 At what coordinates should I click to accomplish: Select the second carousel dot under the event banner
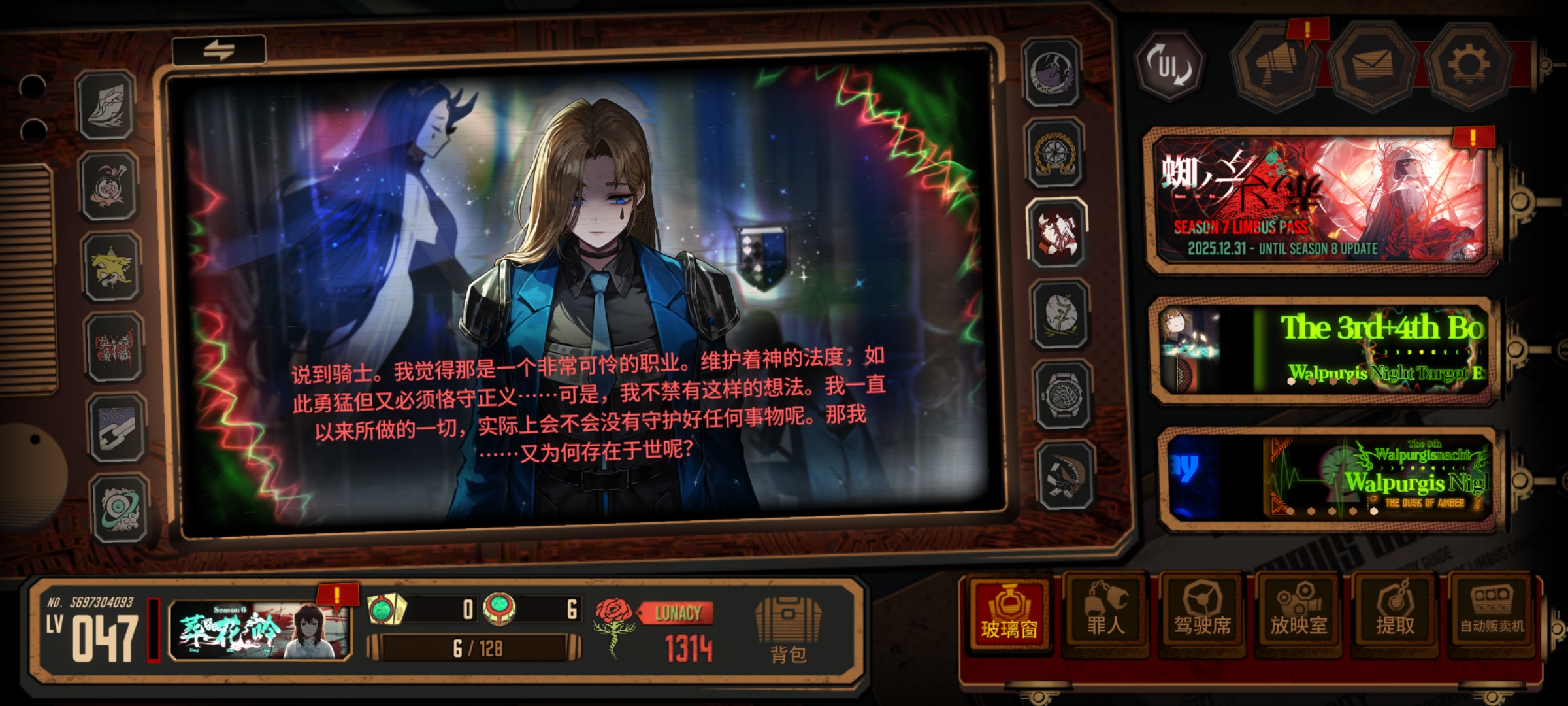pos(1311,382)
